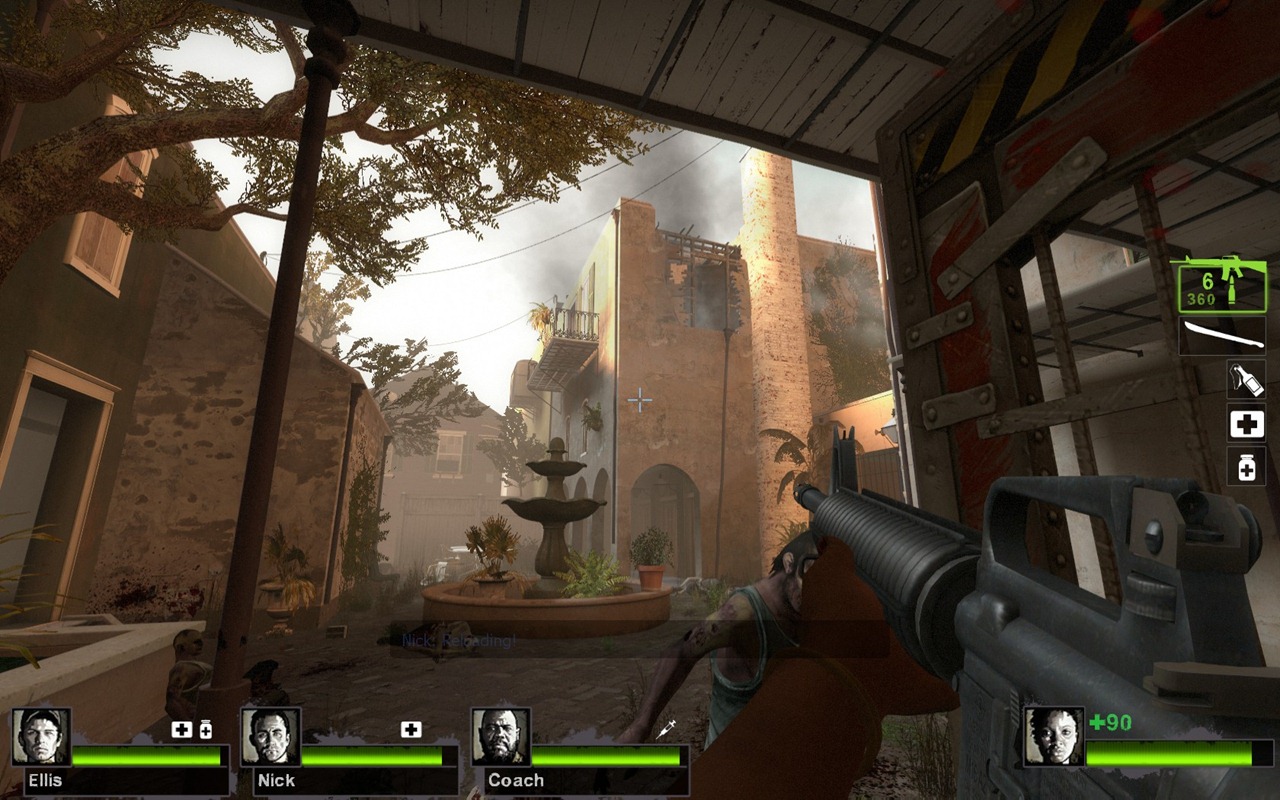Screen dimensions: 1280x800
Task: Equip the molotov bottle throwable
Action: click(x=1246, y=379)
